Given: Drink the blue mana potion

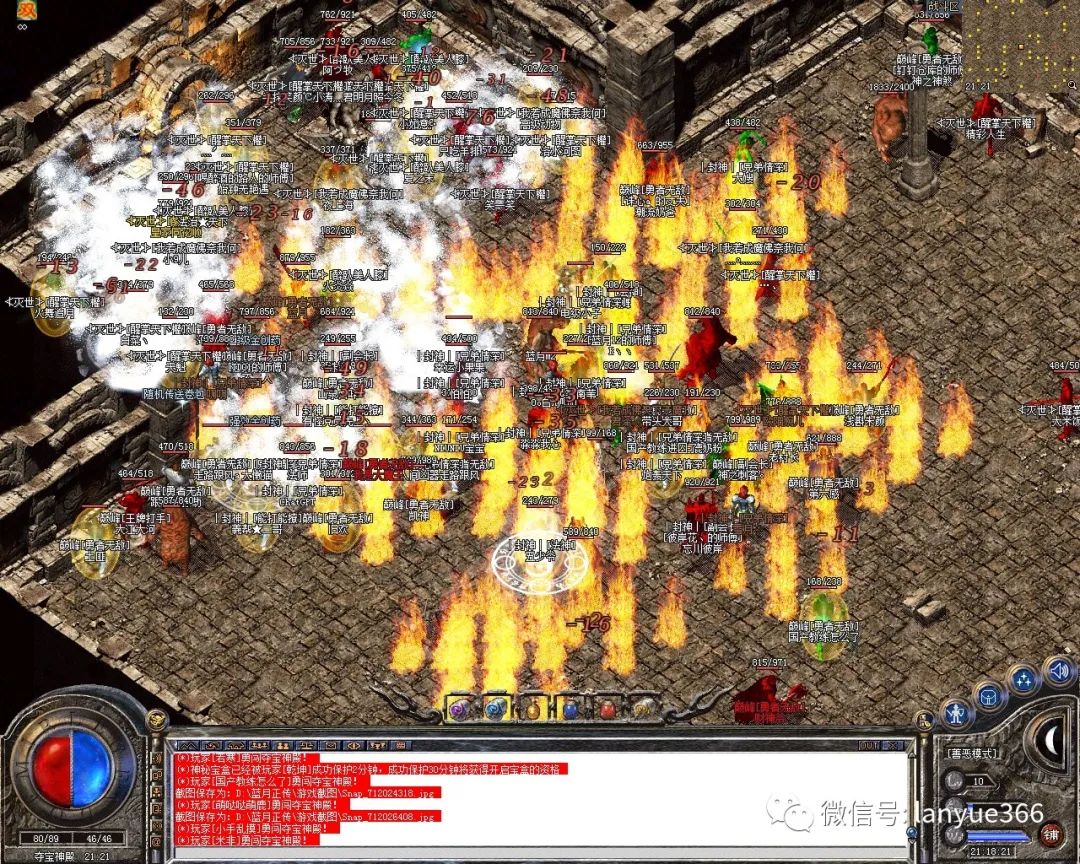Looking at the screenshot, I should [x=570, y=708].
